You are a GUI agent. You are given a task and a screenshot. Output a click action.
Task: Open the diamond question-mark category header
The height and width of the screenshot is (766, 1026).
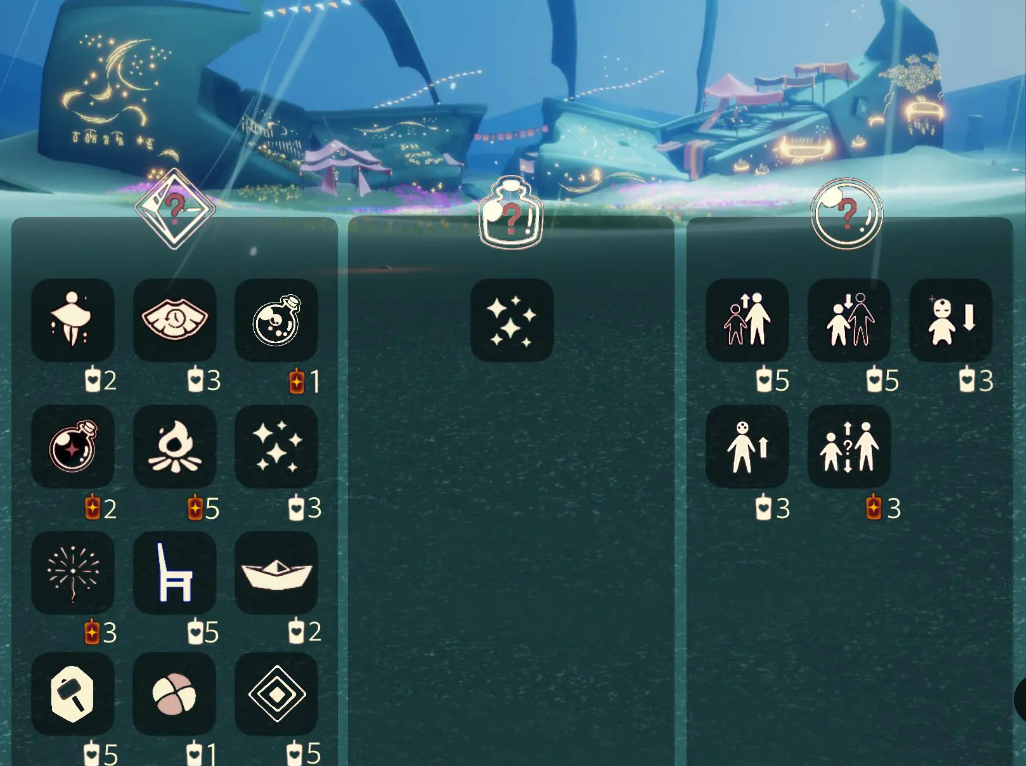[x=175, y=209]
